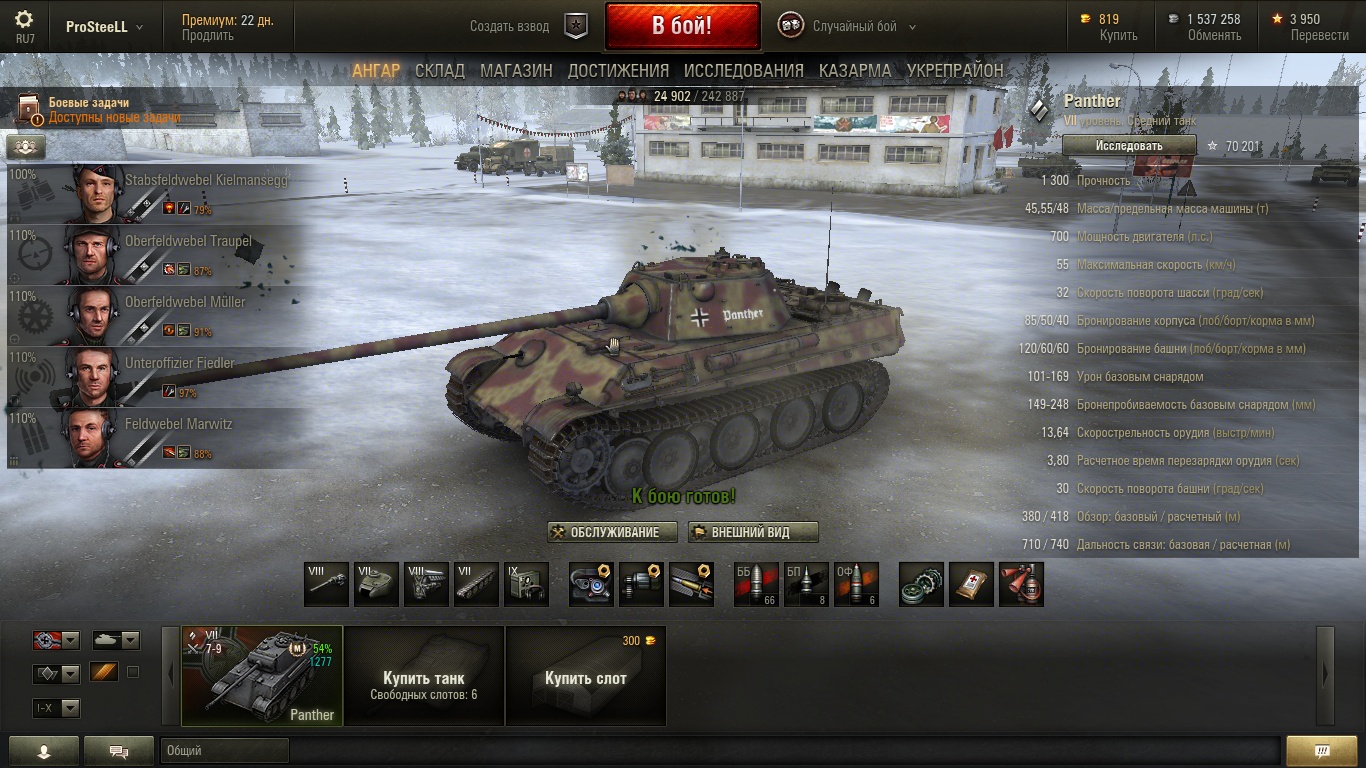Switch to the Казарма tab
The image size is (1366, 768).
tap(855, 71)
